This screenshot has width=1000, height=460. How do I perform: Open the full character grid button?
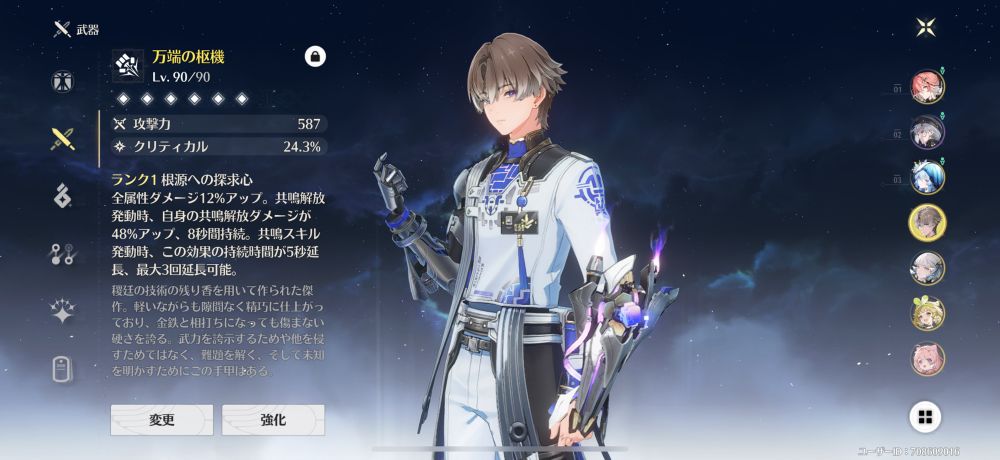926,416
